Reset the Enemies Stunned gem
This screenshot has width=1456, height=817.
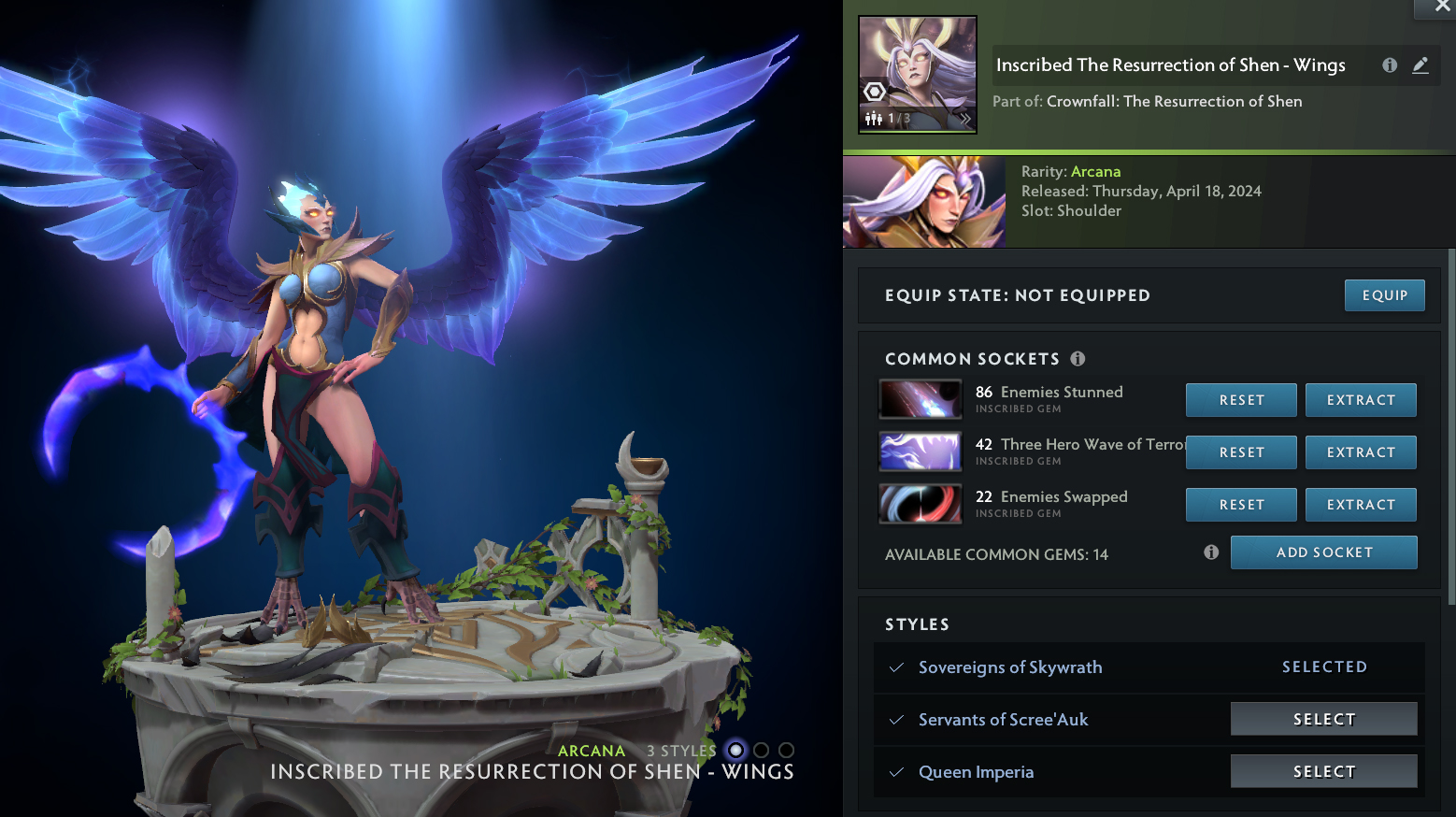coord(1241,400)
